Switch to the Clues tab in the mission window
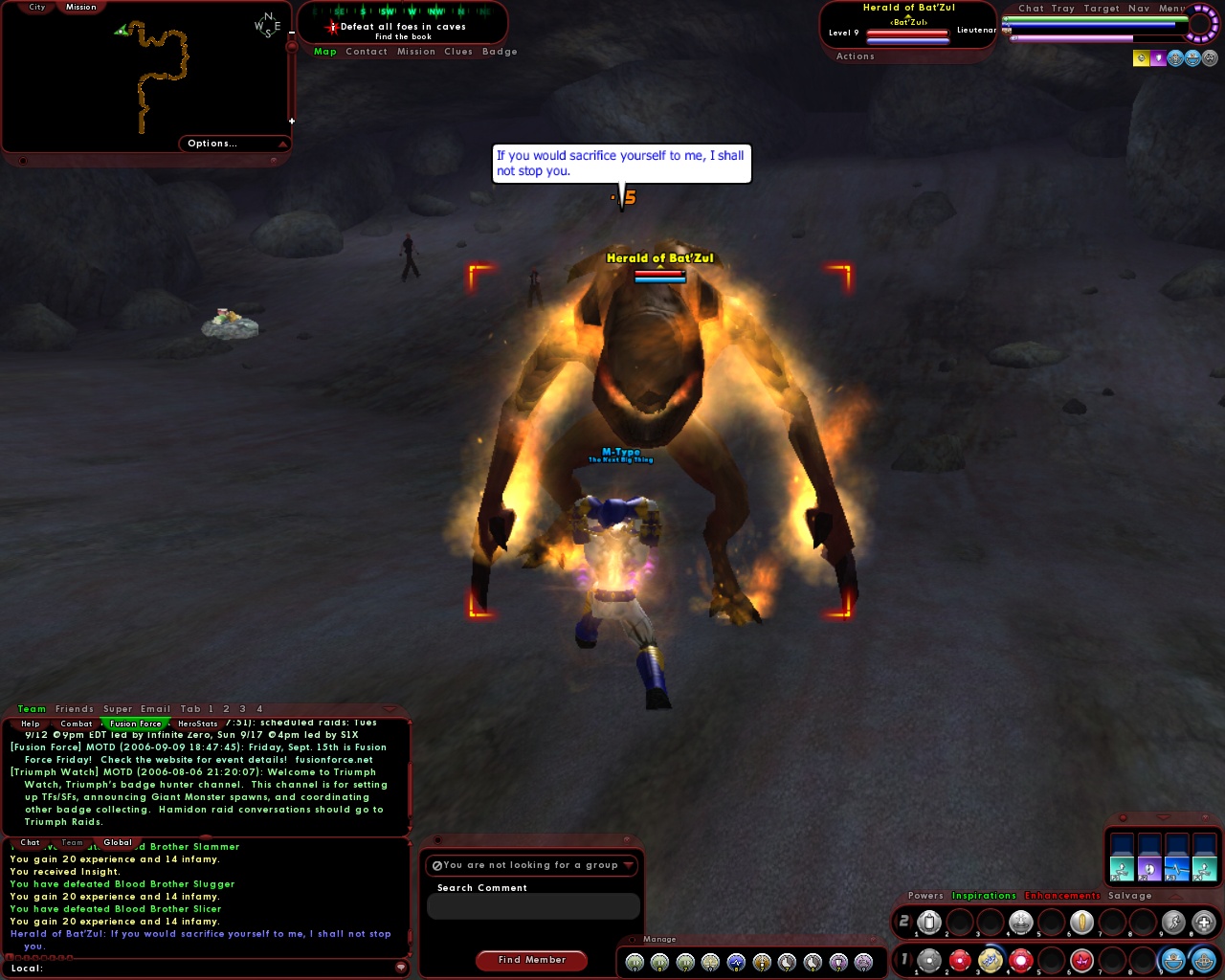Viewport: 1225px width, 980px height. pos(458,51)
